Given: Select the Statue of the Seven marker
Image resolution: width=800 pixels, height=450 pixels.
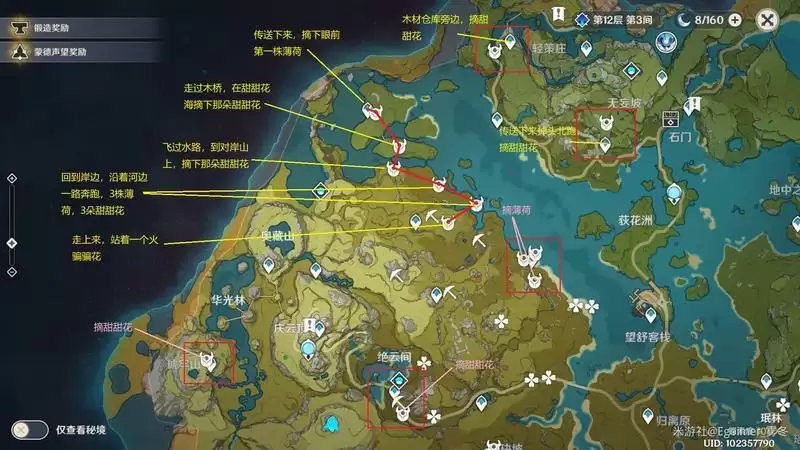Looking at the screenshot, I should point(667,42).
